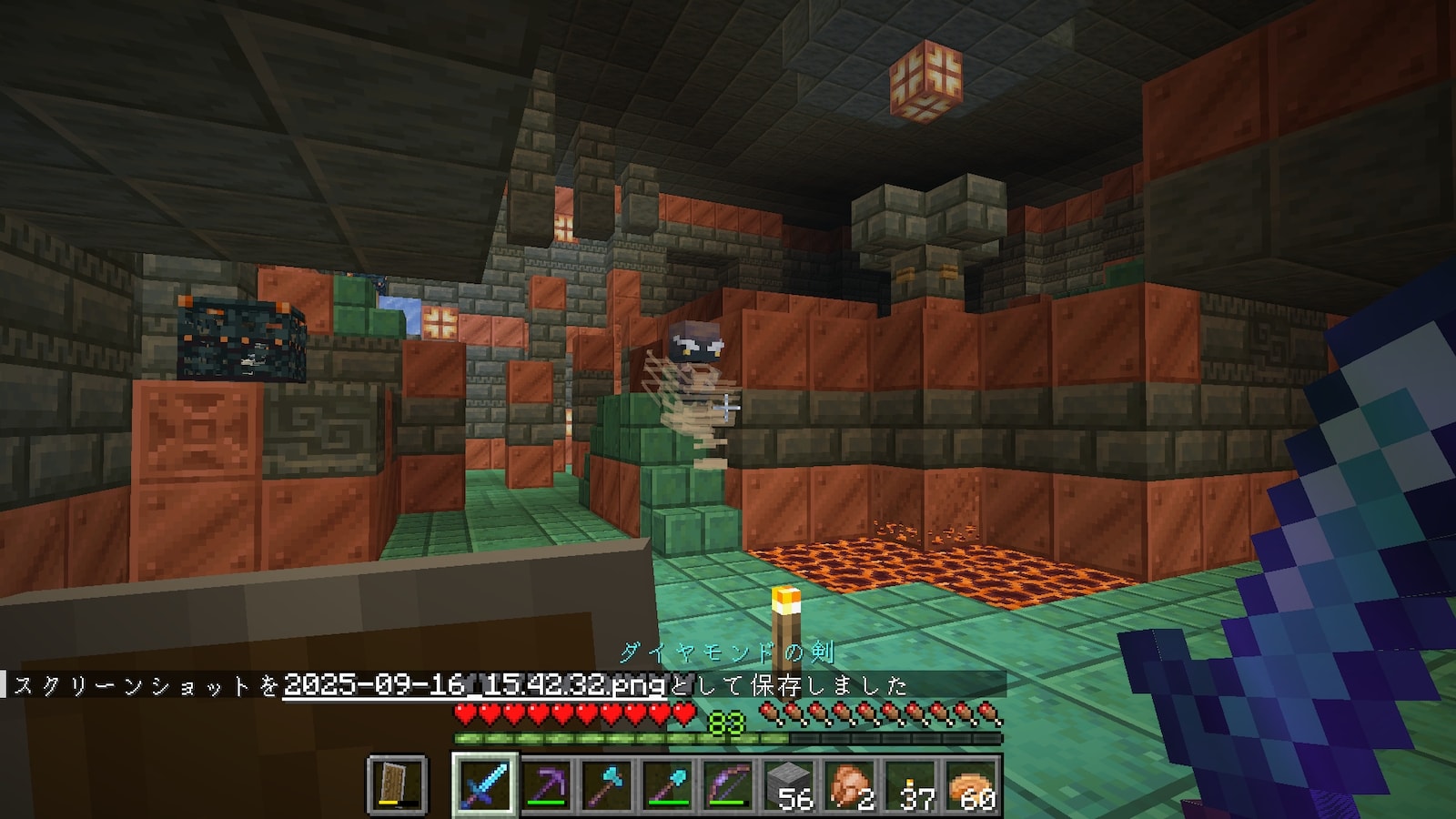Select the enchanted pickaxe hotbar slot
1456x819 pixels.
point(546,784)
